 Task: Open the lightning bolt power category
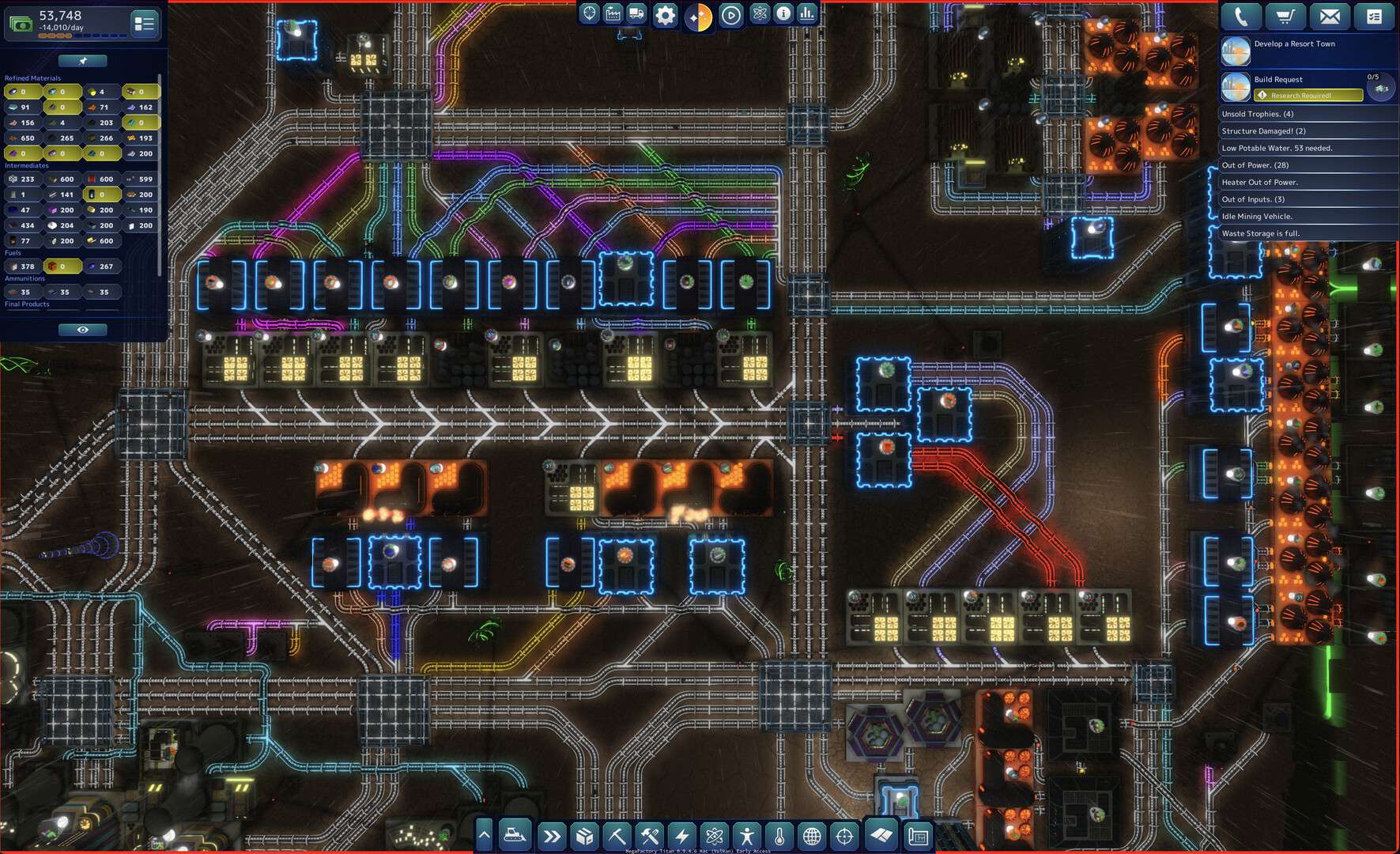click(x=681, y=836)
